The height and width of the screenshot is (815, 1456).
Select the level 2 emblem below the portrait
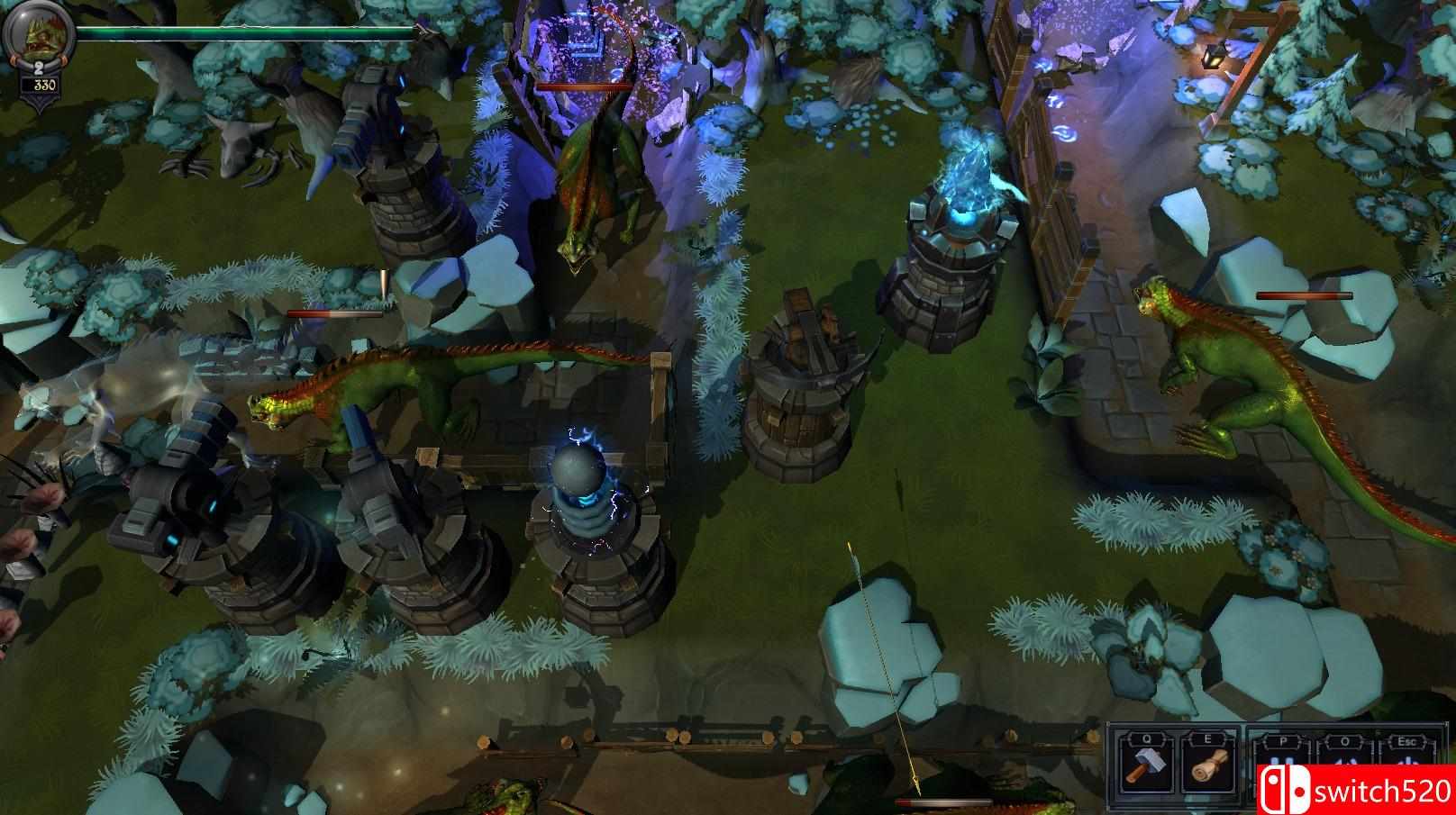(39, 67)
